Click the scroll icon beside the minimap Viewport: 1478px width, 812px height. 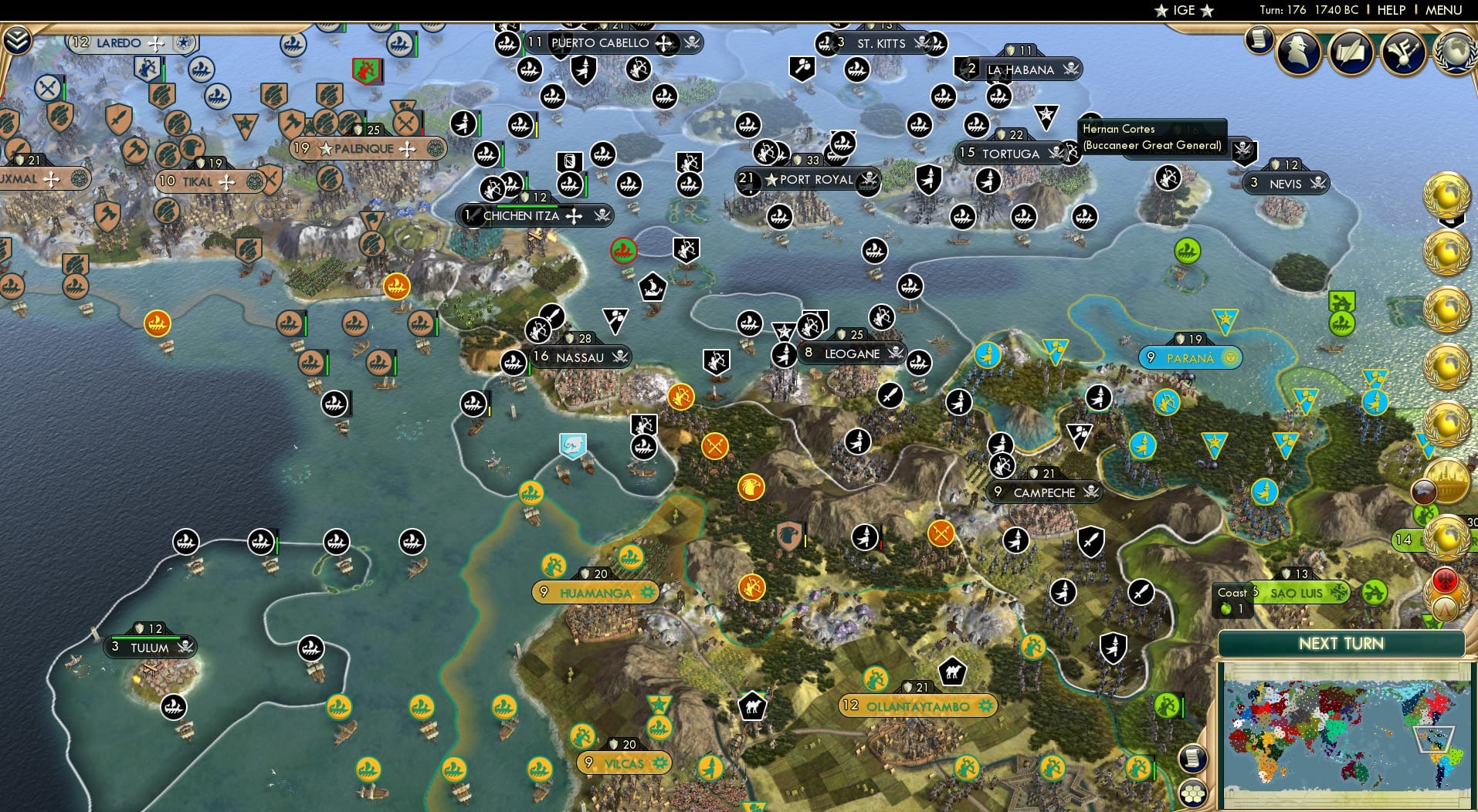pyautogui.click(x=1193, y=759)
